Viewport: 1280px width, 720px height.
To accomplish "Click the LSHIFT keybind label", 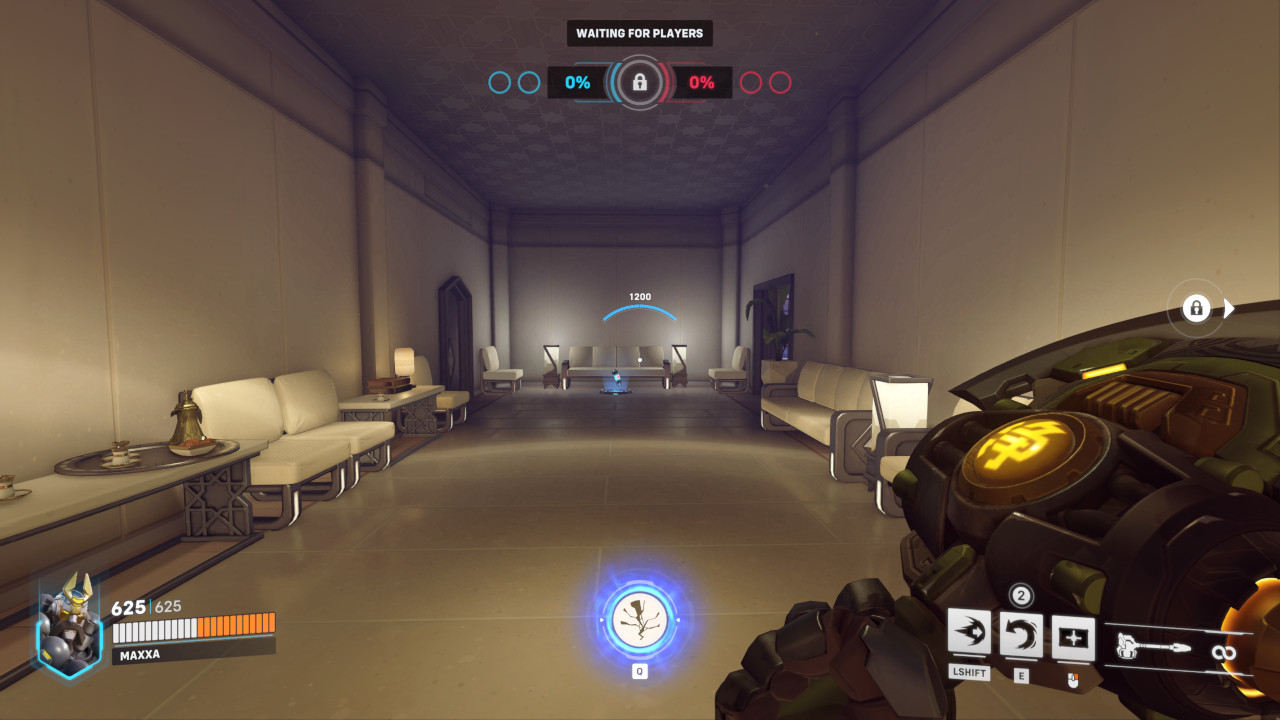I will [968, 672].
